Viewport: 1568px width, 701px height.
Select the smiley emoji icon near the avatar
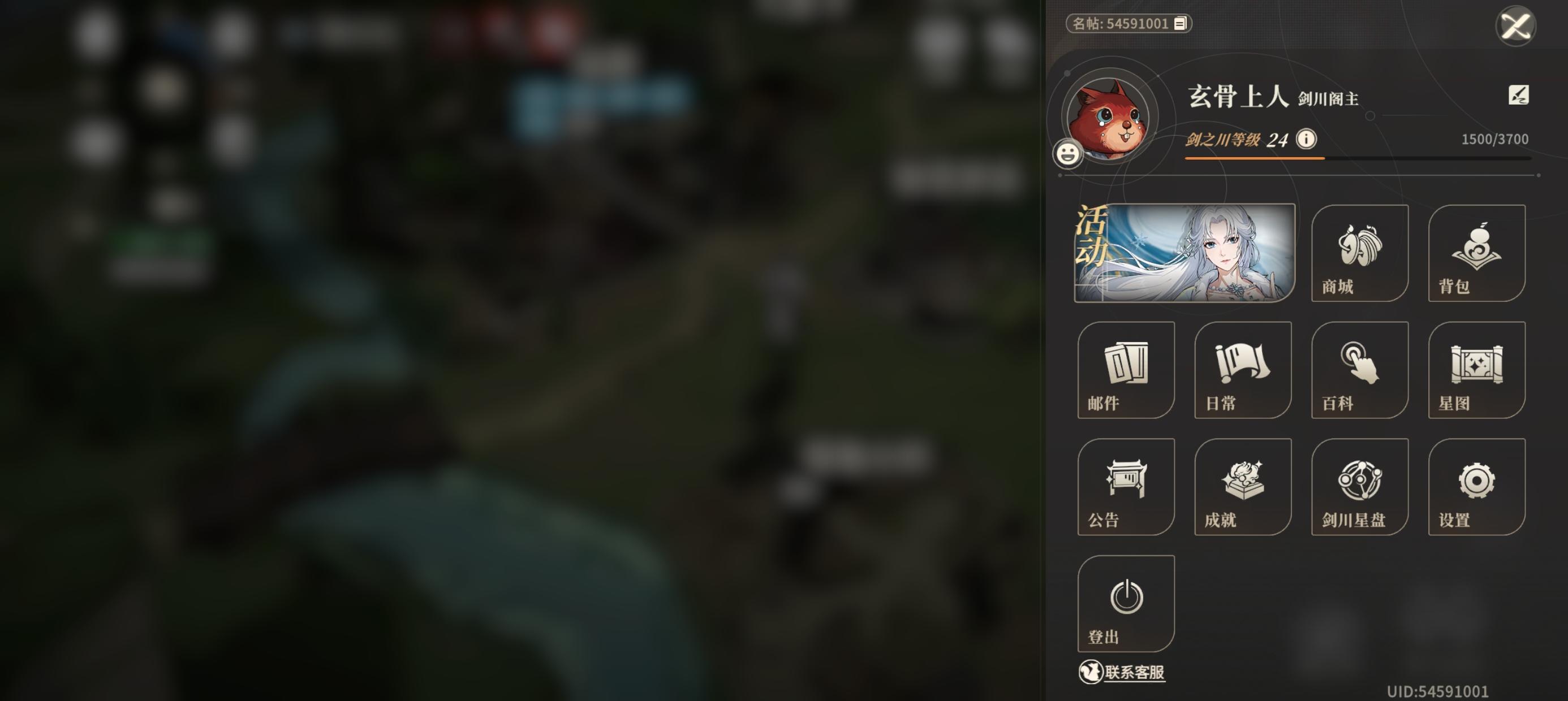point(1070,154)
